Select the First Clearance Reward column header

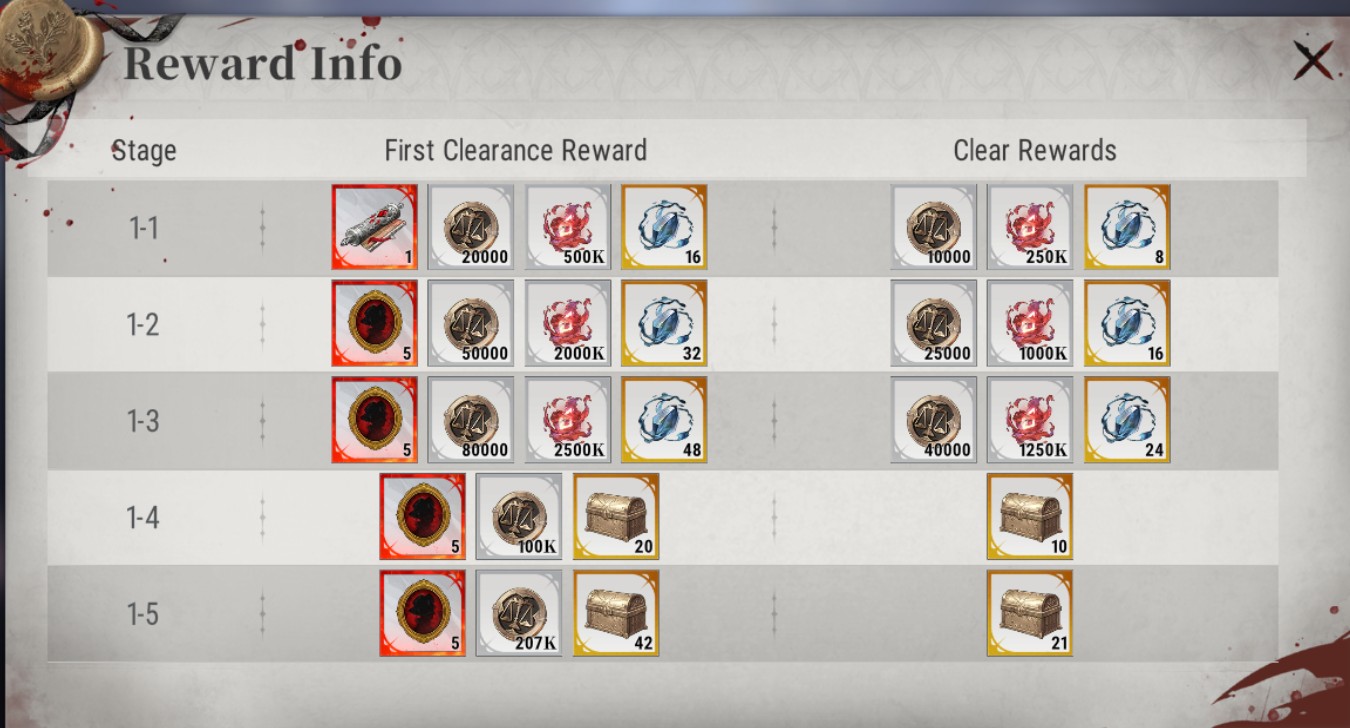tap(516, 150)
